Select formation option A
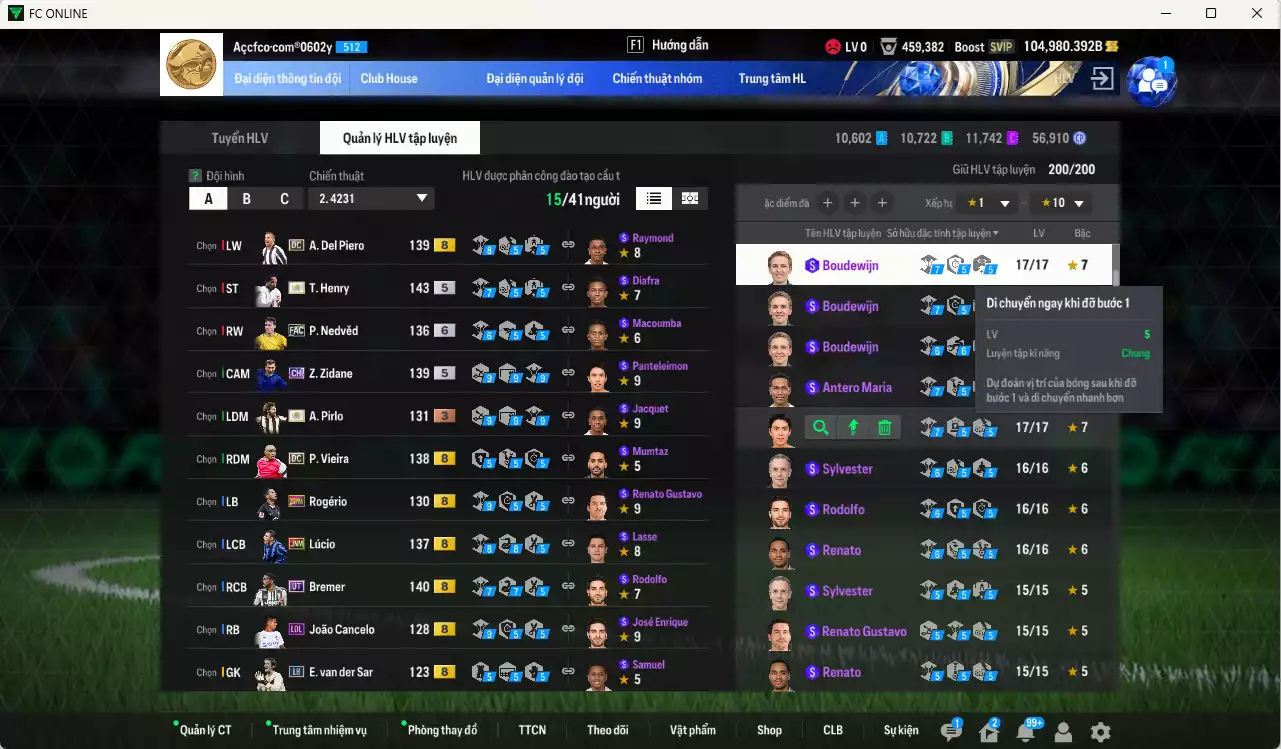 click(x=207, y=198)
